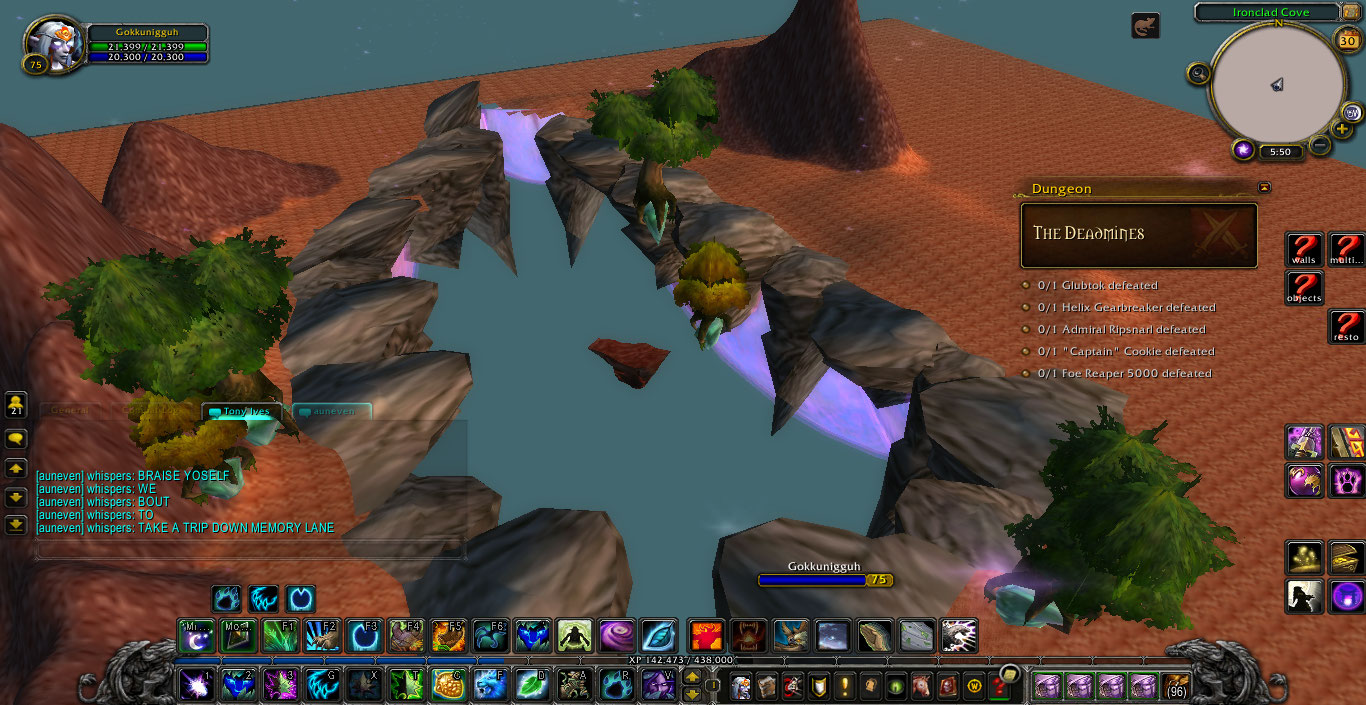Page the action bar up
Screen dimensions: 1366x705
(691, 678)
